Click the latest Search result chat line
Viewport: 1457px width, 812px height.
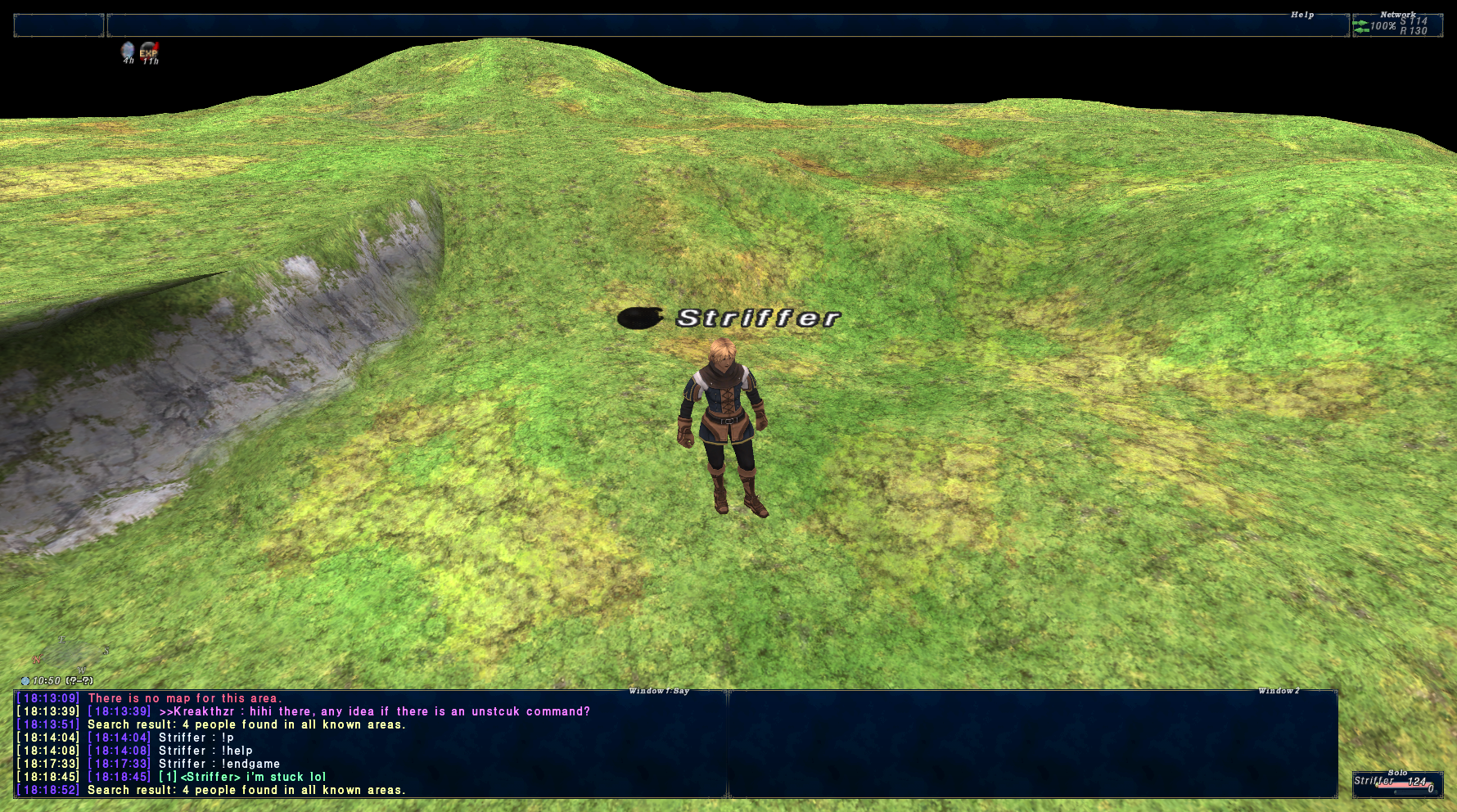246,790
